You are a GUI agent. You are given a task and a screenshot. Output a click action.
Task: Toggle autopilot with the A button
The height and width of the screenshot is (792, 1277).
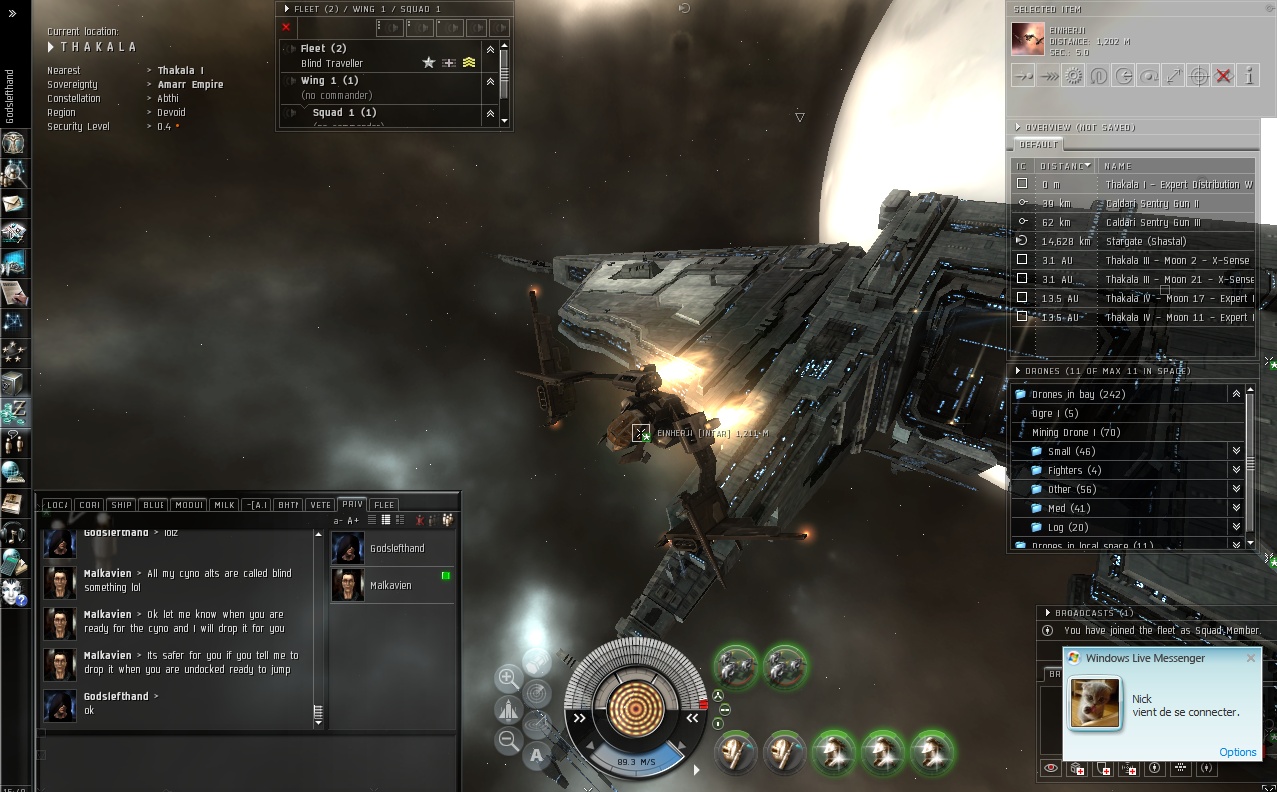click(537, 756)
